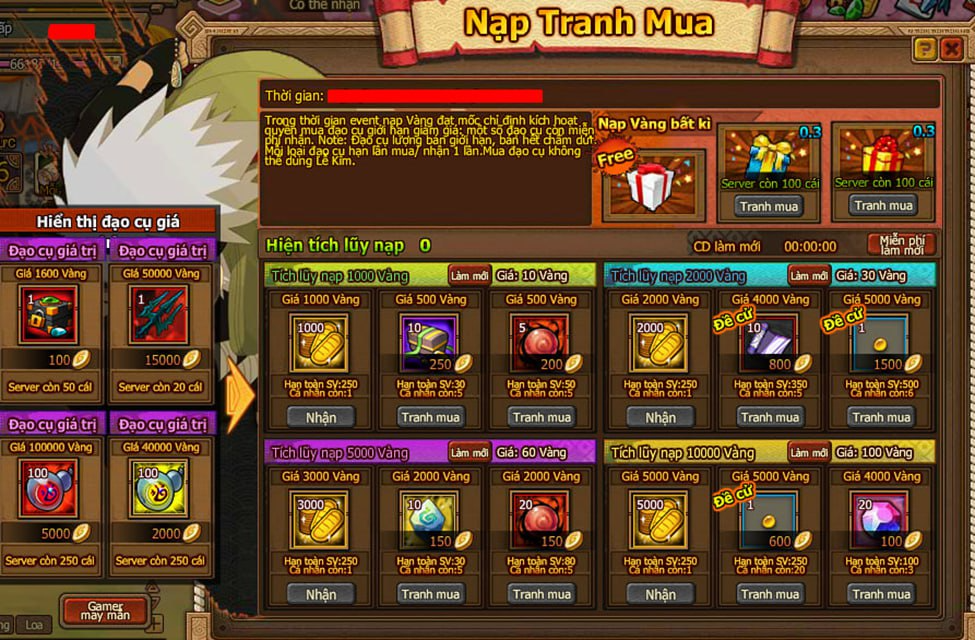This screenshot has width=975, height=640.
Task: Claim the 1000 gold ingot reward with Nhận
Action: [x=320, y=417]
